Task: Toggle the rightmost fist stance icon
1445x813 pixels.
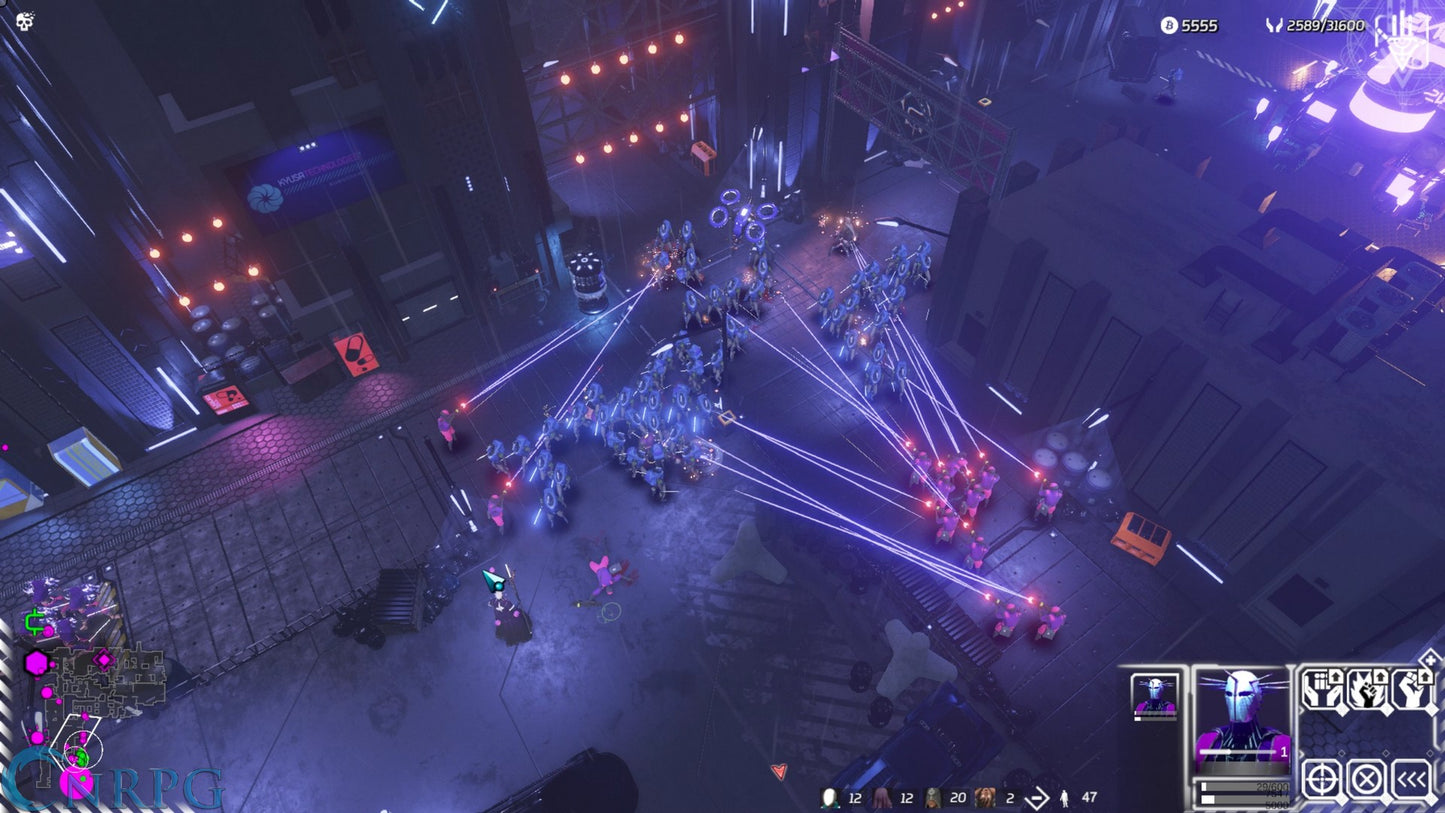Action: pos(1410,690)
